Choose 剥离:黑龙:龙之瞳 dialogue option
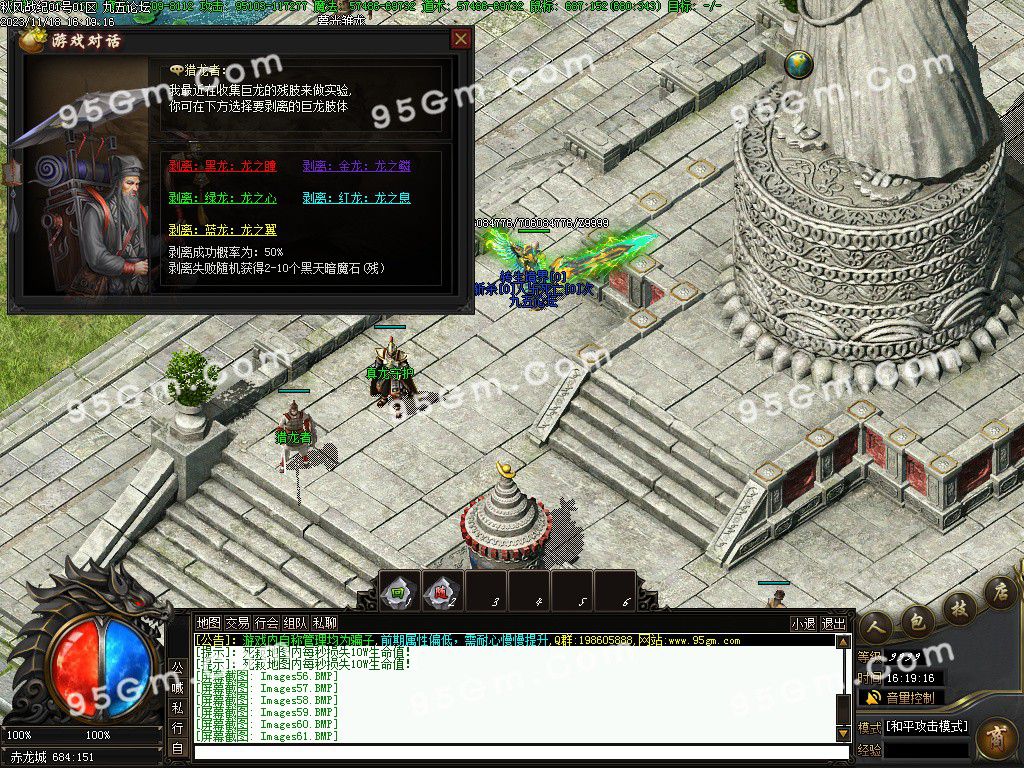The width and height of the screenshot is (1024, 768). 222,167
